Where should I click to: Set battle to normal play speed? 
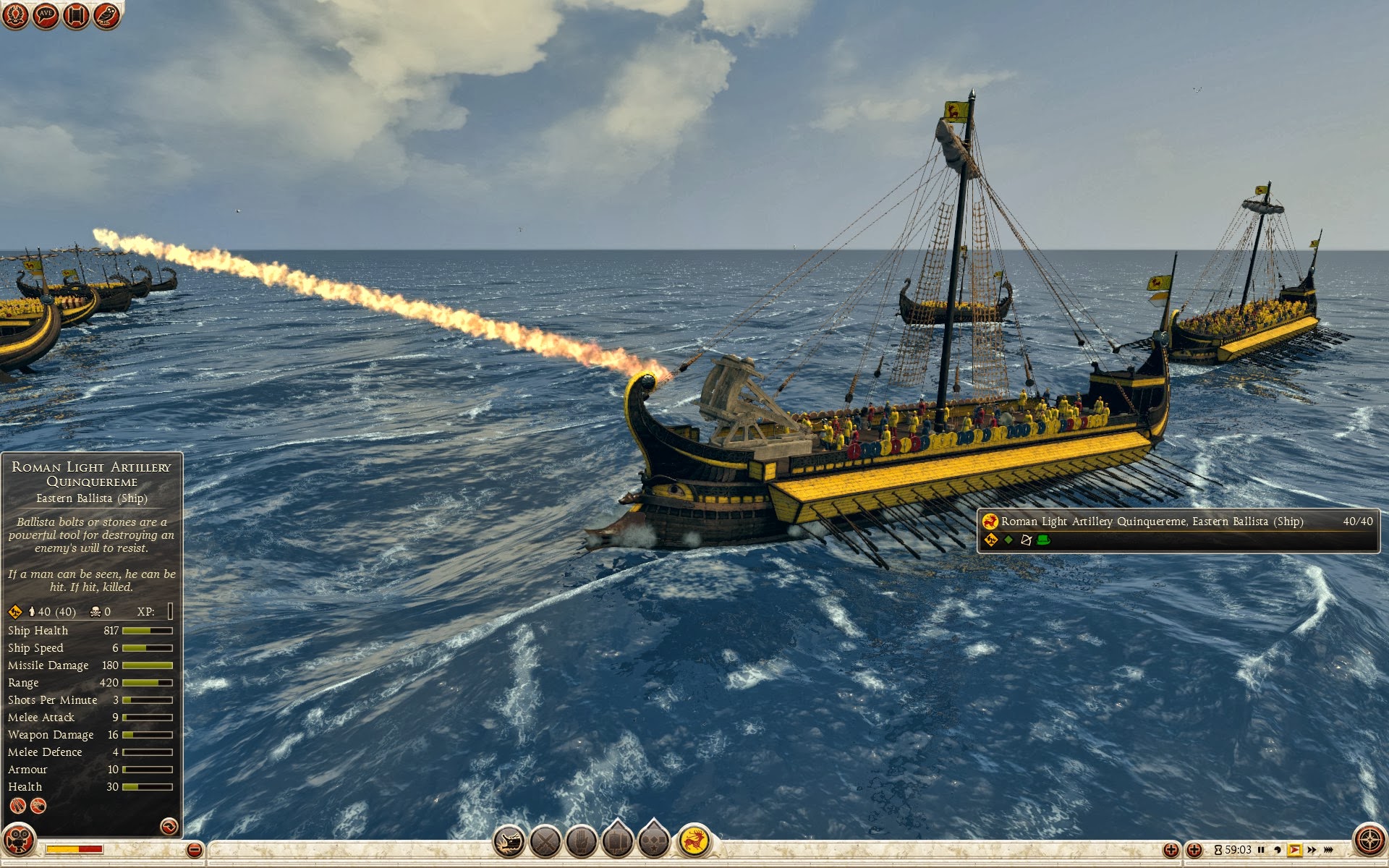pyautogui.click(x=1294, y=850)
